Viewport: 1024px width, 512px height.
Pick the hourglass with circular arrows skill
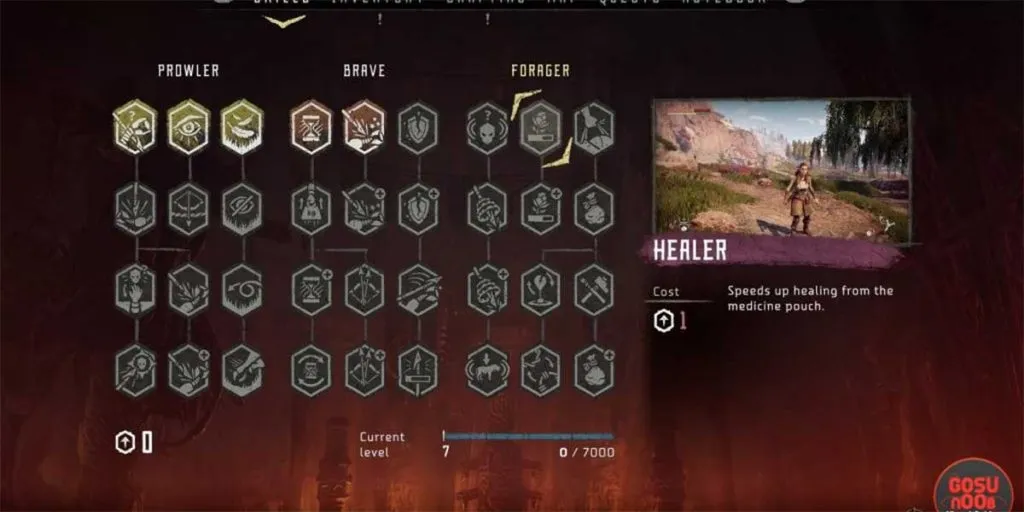click(x=311, y=370)
